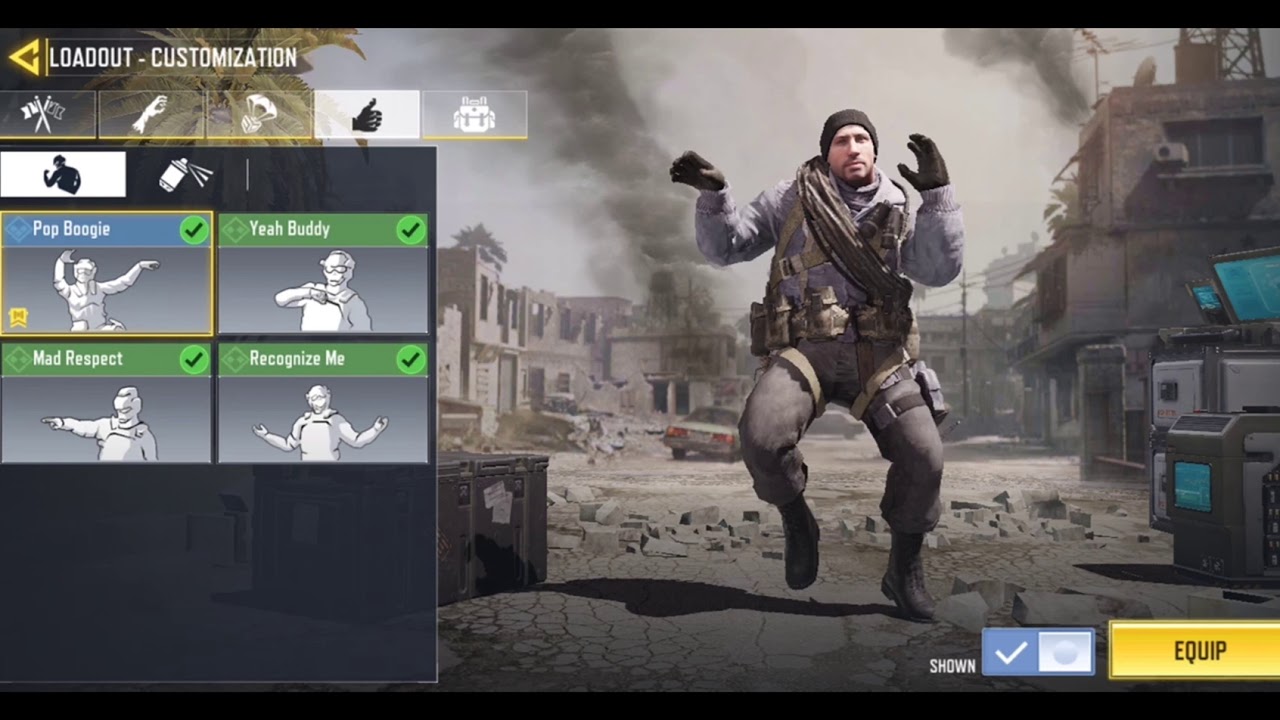Select the Pop Boogie emote
This screenshot has height=720, width=1280.
click(106, 273)
